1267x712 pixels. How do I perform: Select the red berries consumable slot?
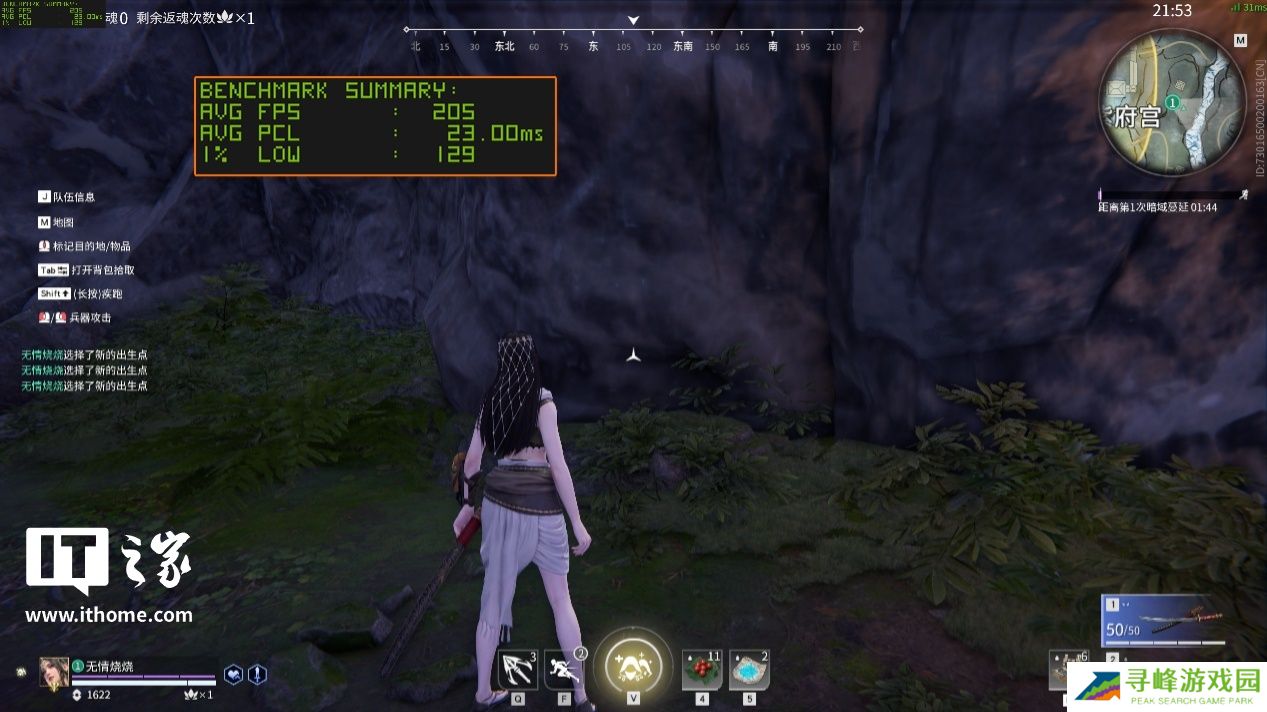[x=702, y=670]
